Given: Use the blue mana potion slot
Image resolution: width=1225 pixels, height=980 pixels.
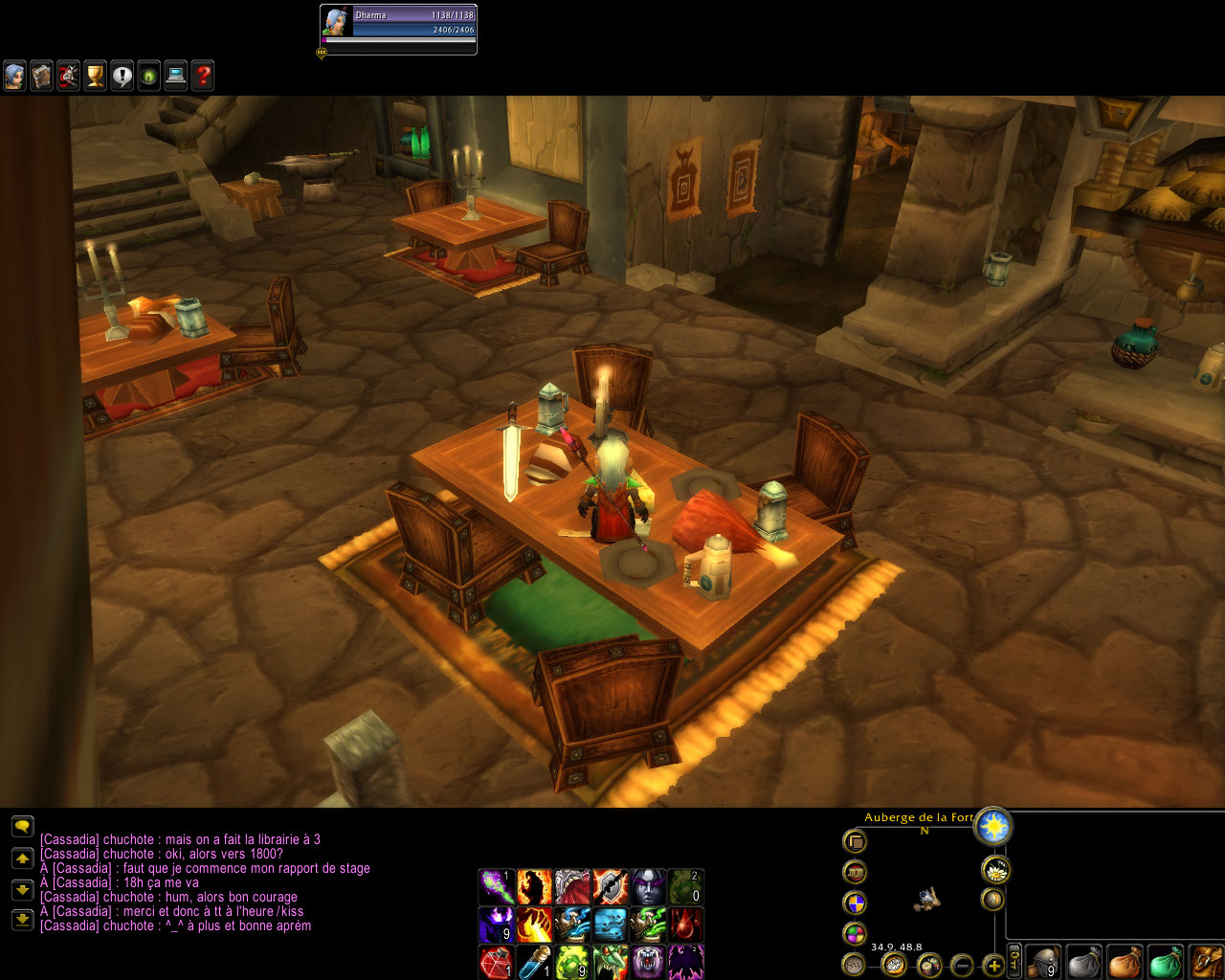Looking at the screenshot, I should tap(534, 962).
